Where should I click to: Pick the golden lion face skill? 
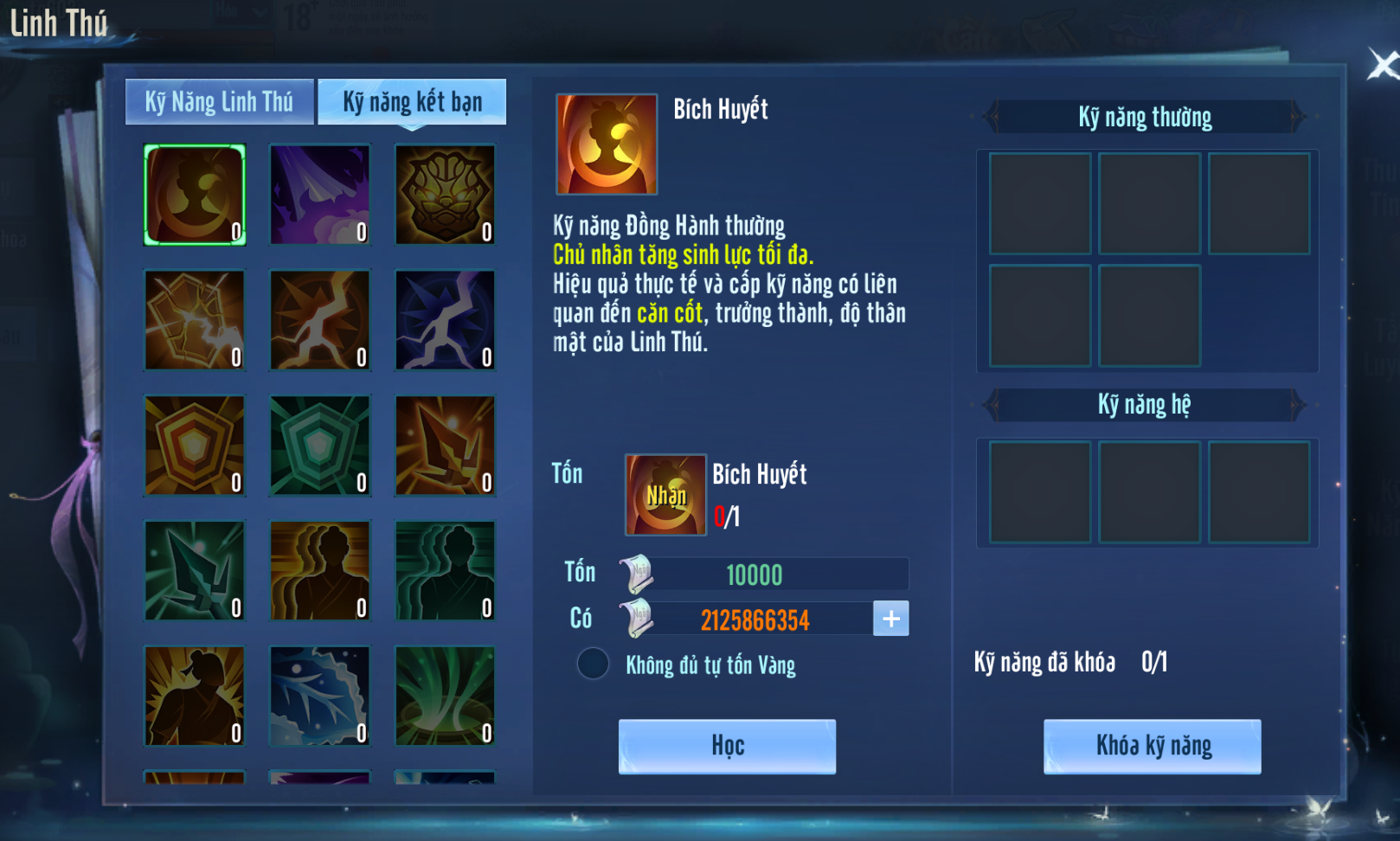tap(445, 195)
